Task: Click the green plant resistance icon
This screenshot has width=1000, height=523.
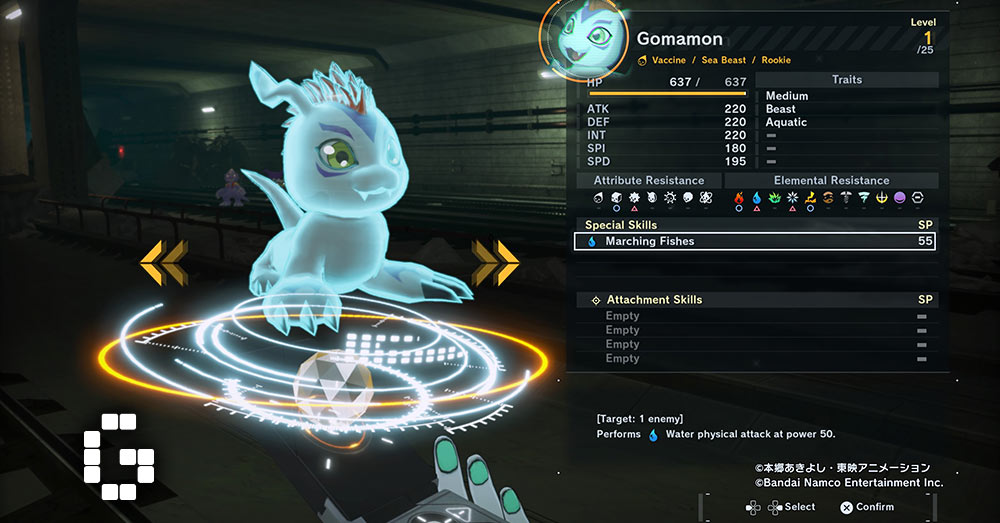Action: 775,198
